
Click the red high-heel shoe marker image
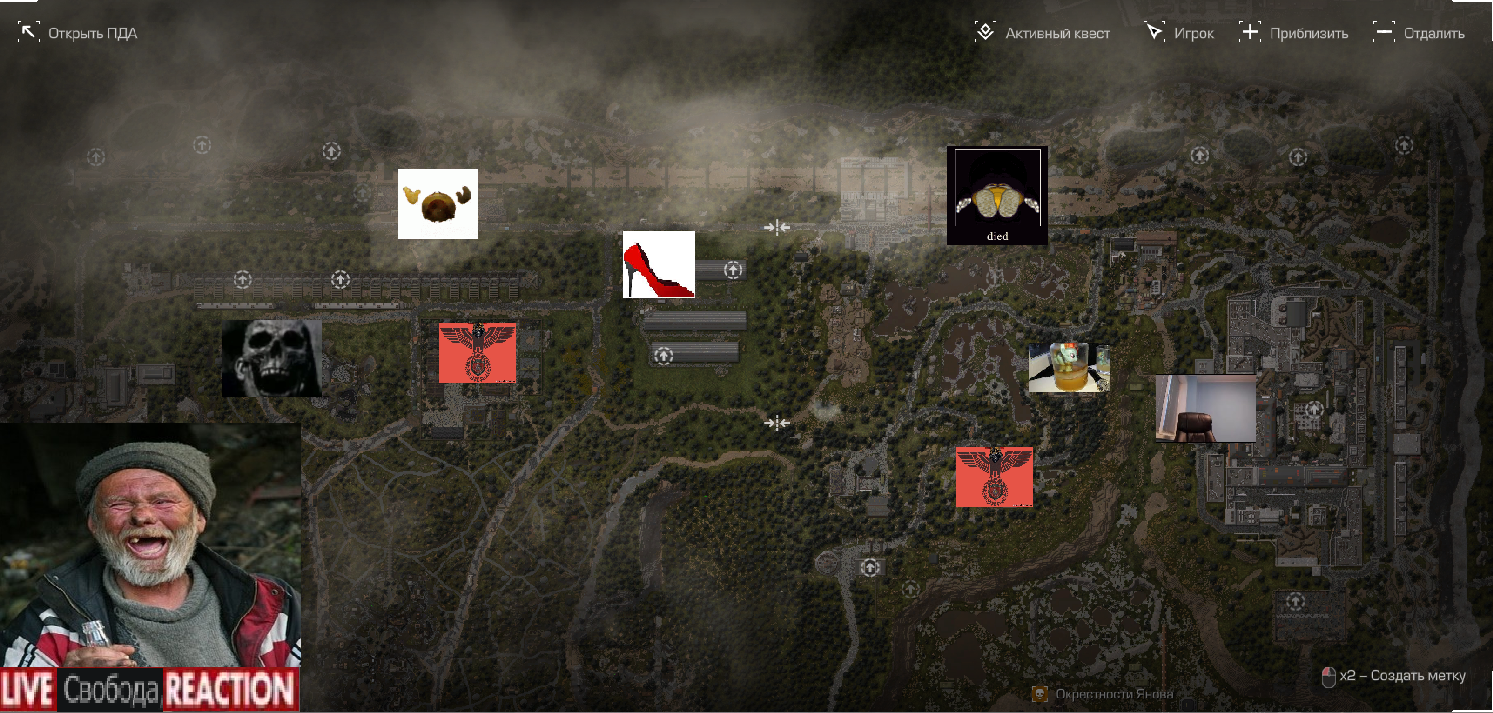point(658,265)
